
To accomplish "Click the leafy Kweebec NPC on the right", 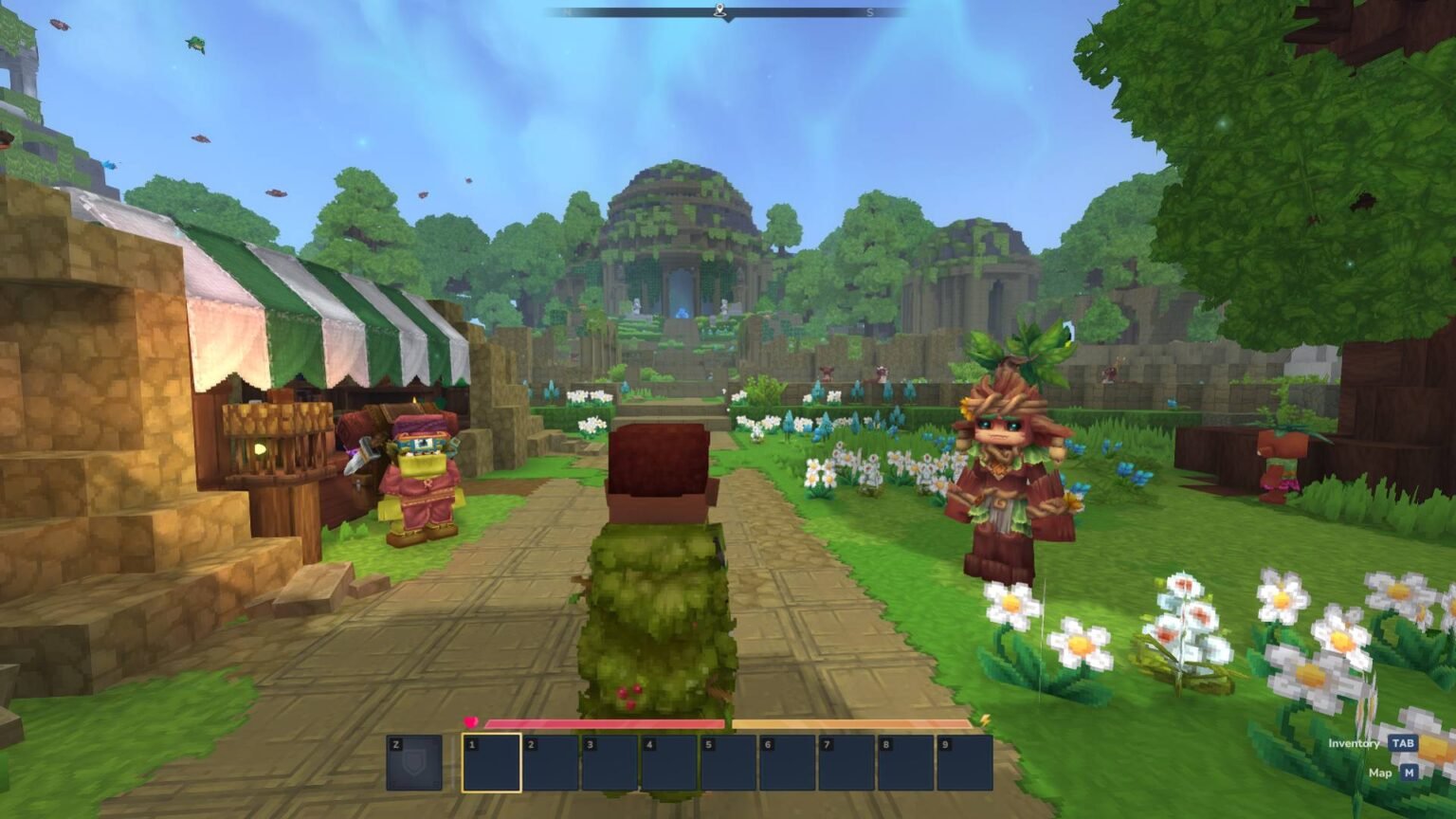I will click(x=1010, y=464).
